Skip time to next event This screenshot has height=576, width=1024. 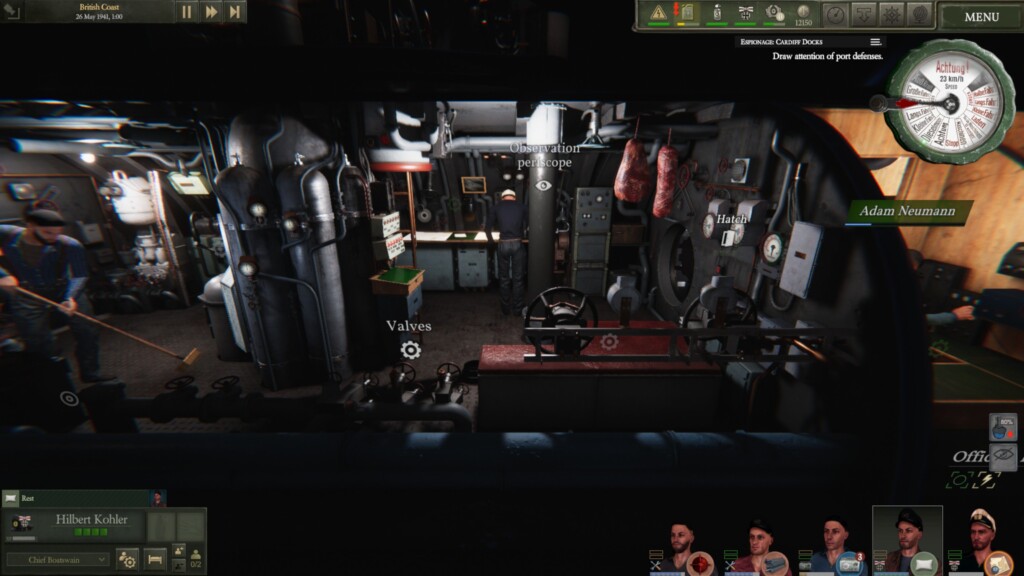pyautogui.click(x=235, y=12)
